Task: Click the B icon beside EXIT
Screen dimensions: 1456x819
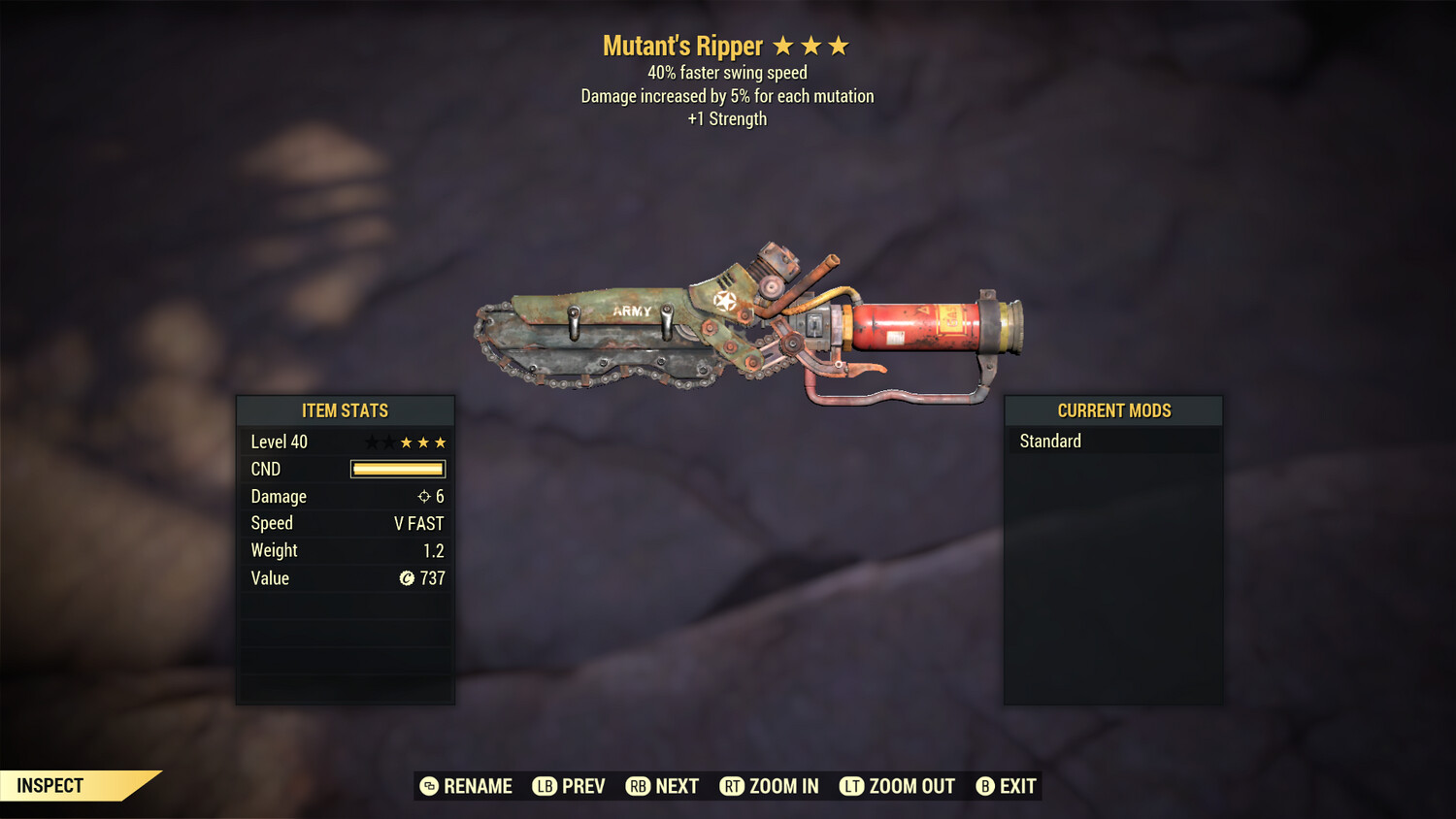Action: click(x=985, y=786)
